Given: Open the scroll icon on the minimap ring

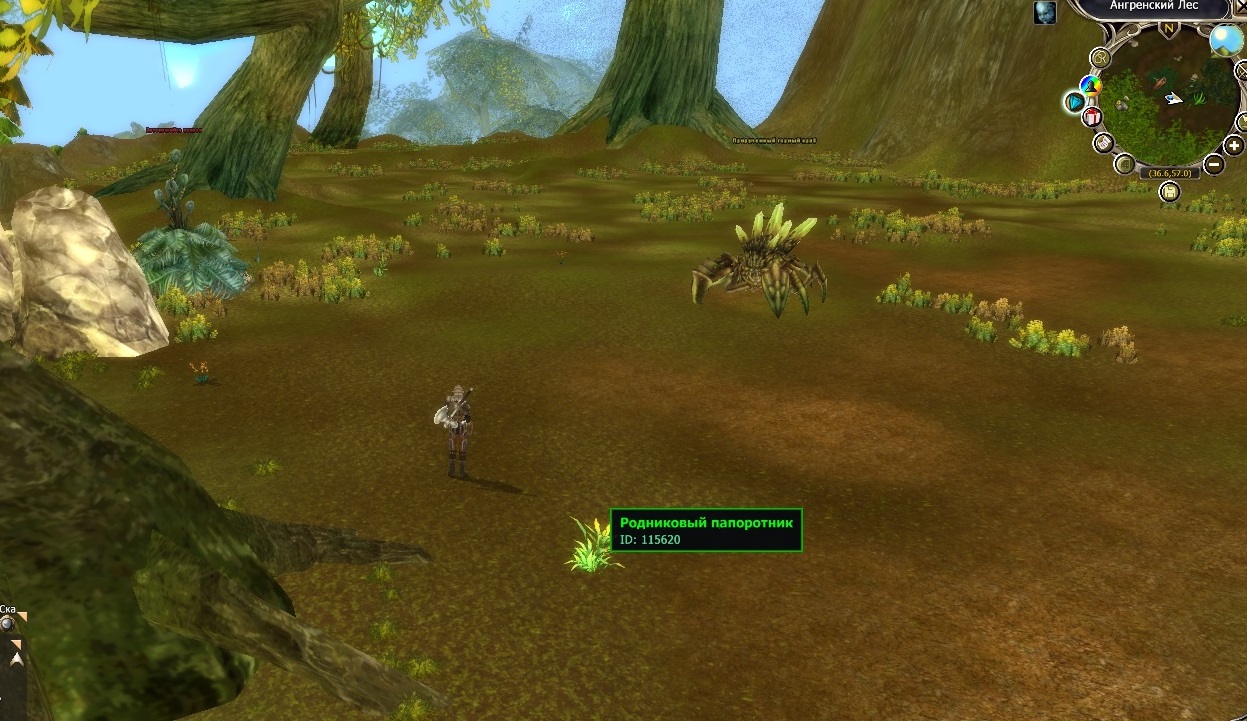Looking at the screenshot, I should [1103, 143].
